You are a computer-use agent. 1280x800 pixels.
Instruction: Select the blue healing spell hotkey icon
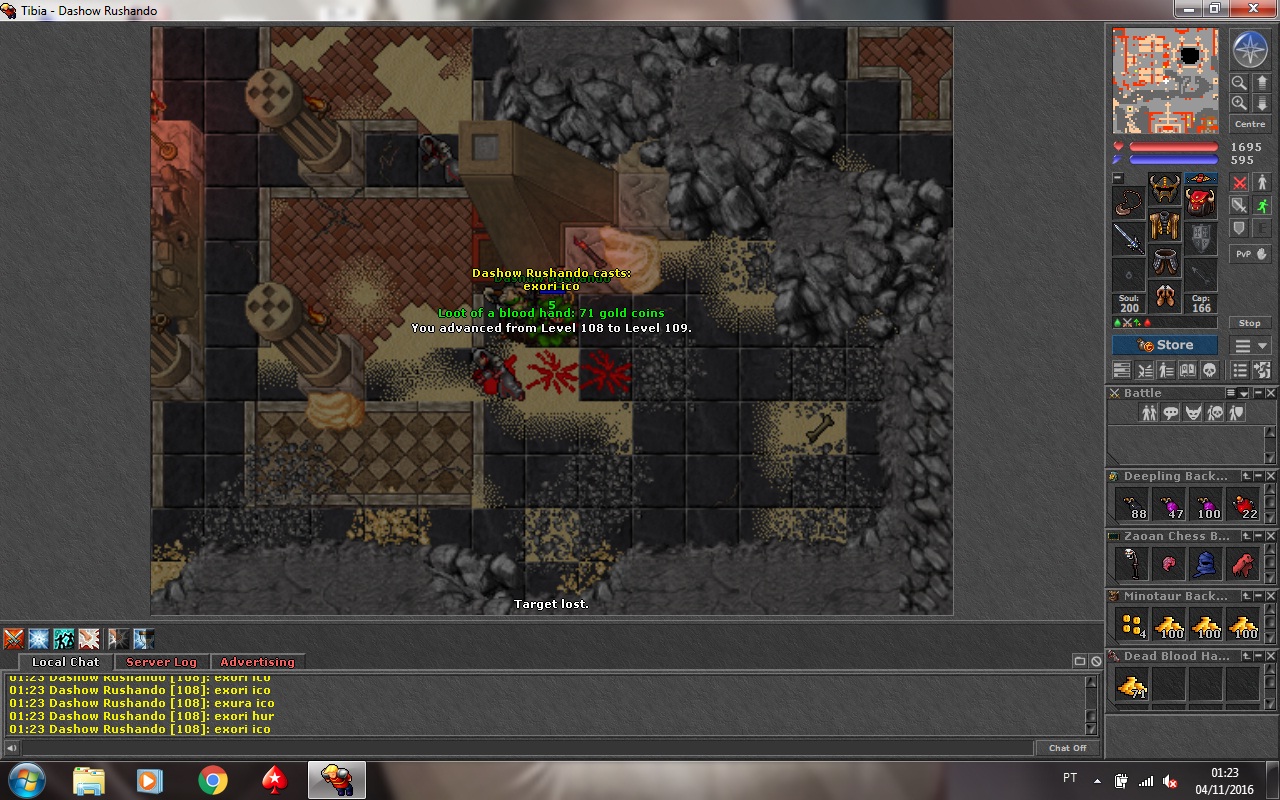click(38, 638)
